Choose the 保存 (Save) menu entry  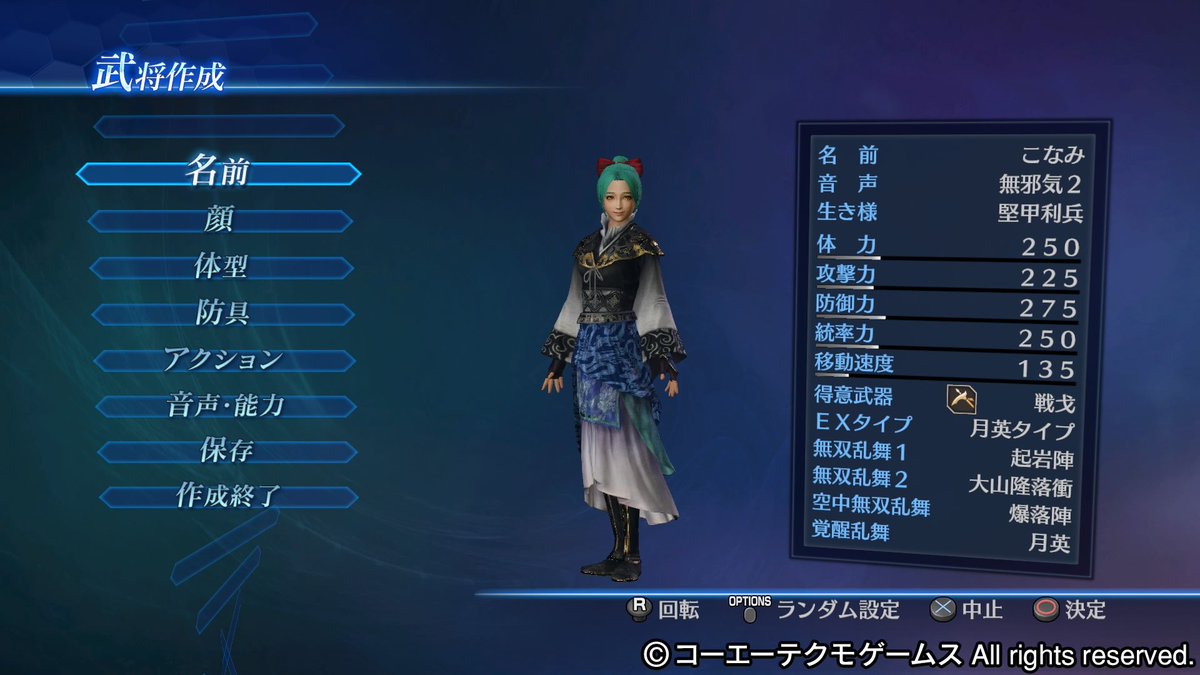[227, 452]
